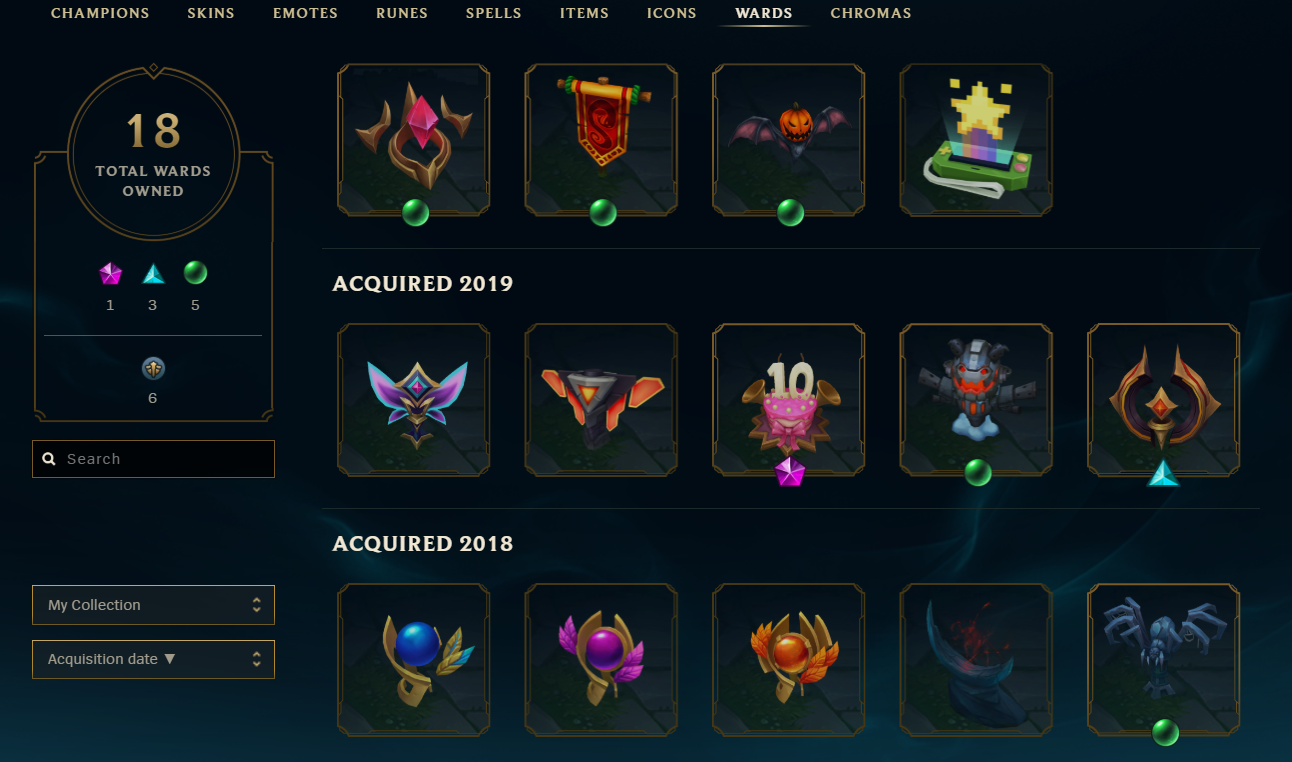Image resolution: width=1292 pixels, height=762 pixels.
Task: Click the search magnifier icon
Action: click(x=49, y=458)
